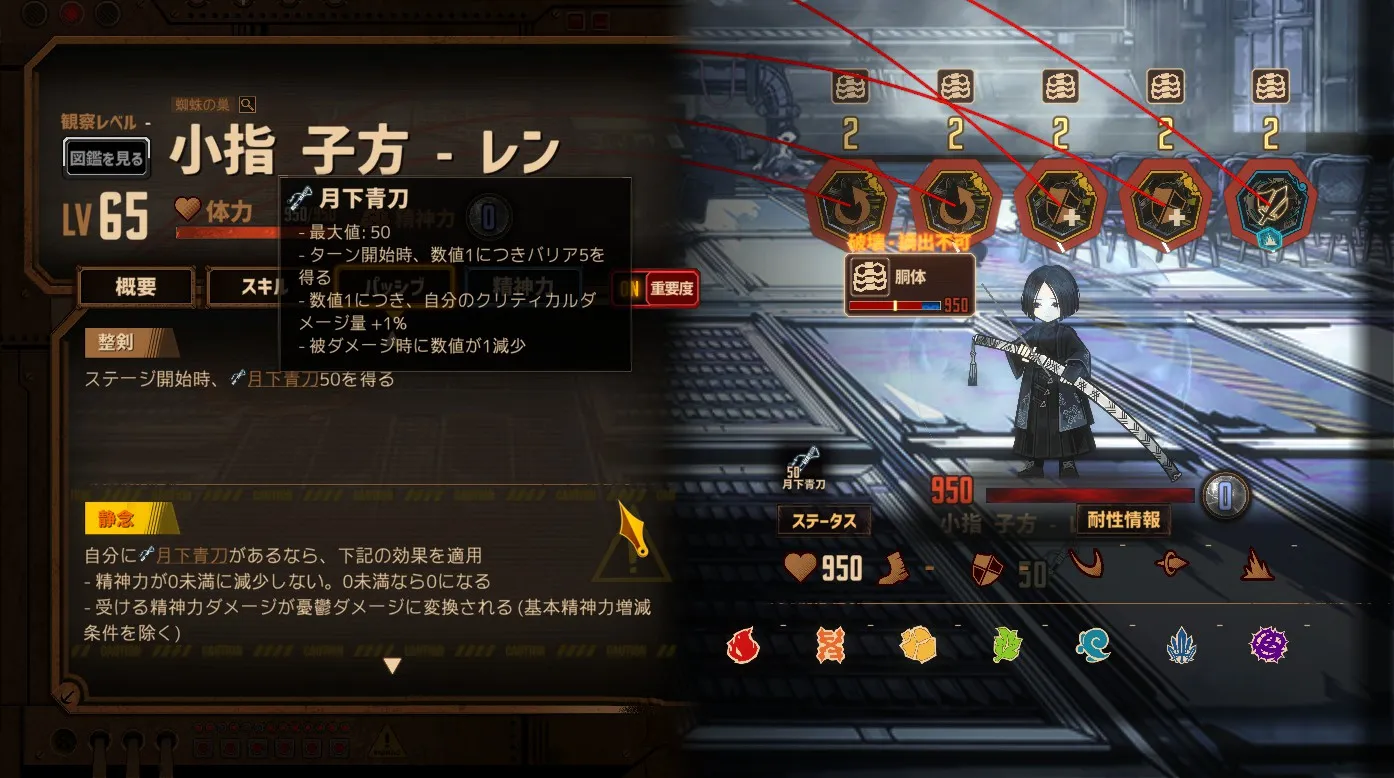Expand passives with the white down arrow

tap(392, 666)
